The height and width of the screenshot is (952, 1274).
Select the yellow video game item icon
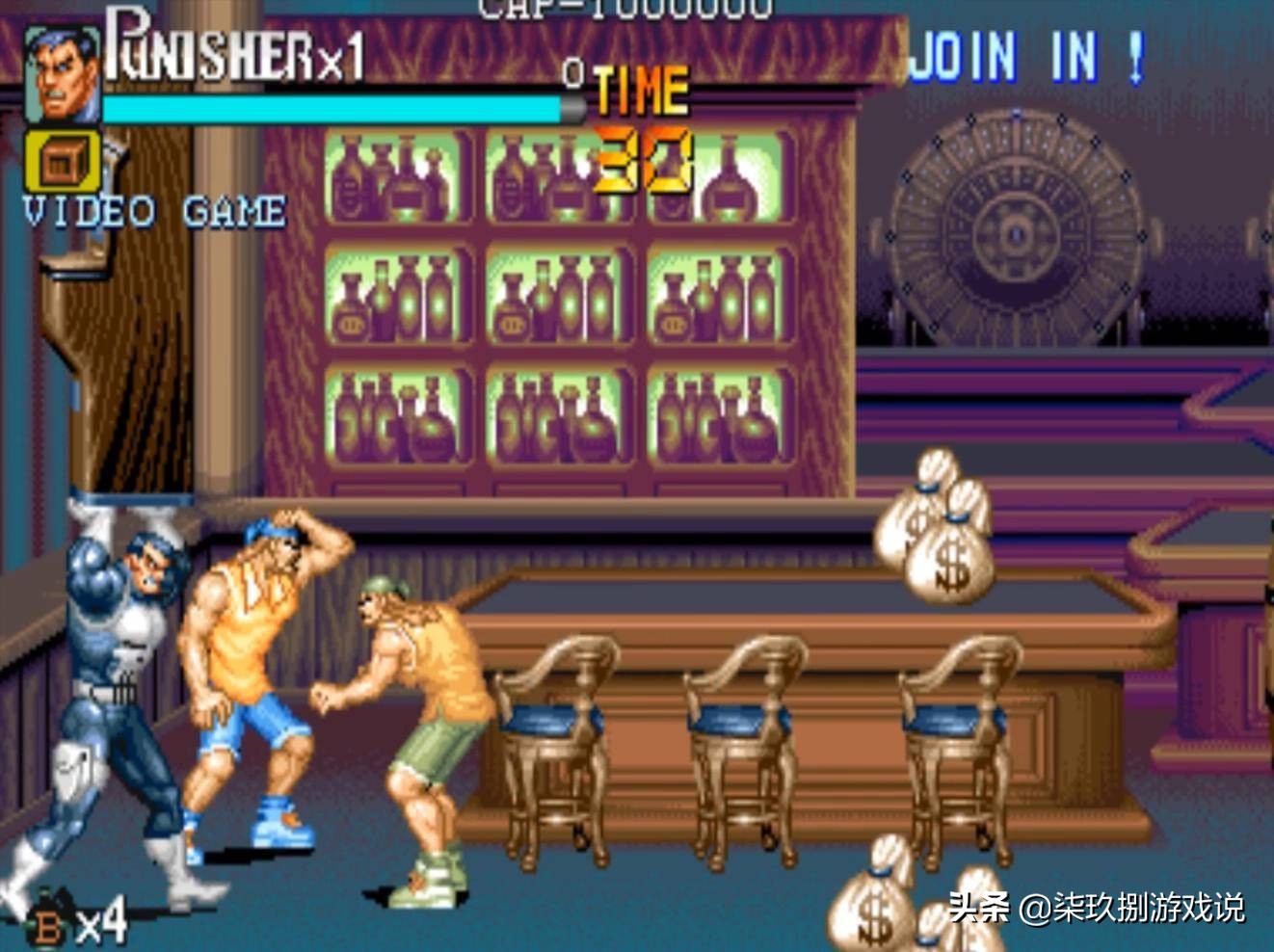64,161
